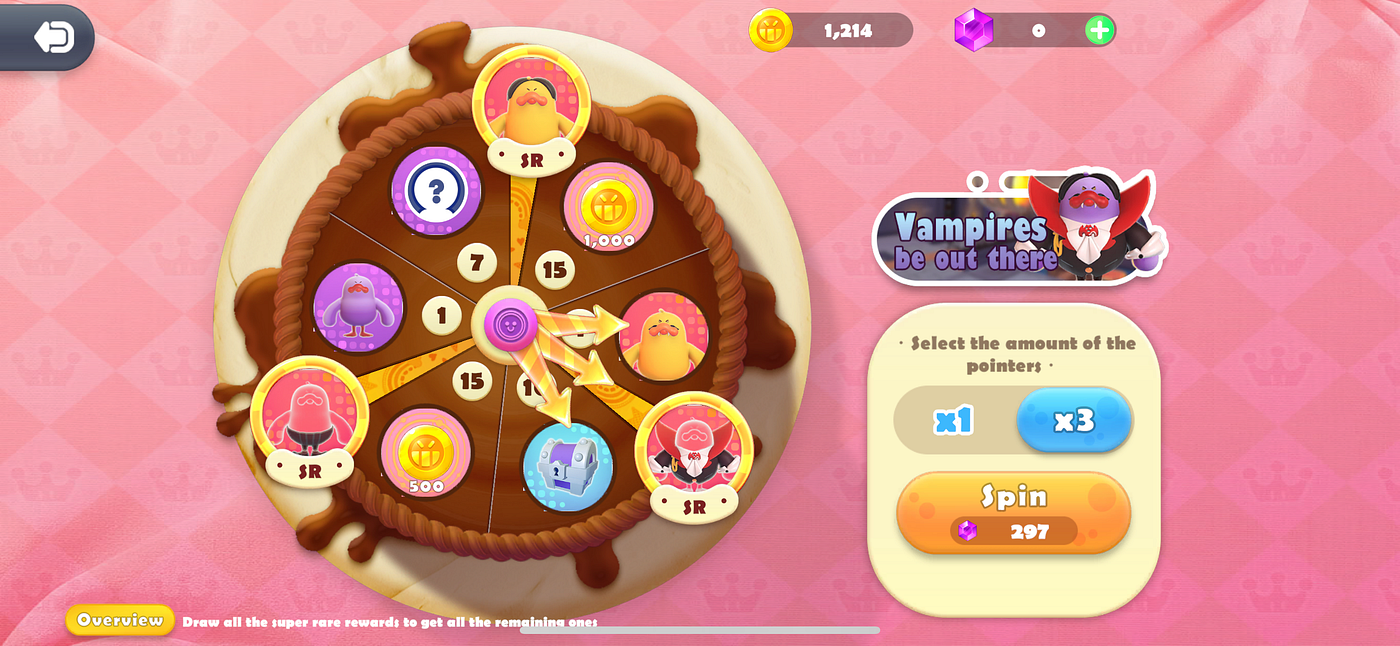This screenshot has width=1400, height=646.
Task: View the 1,000 coin reward
Action: tap(608, 207)
